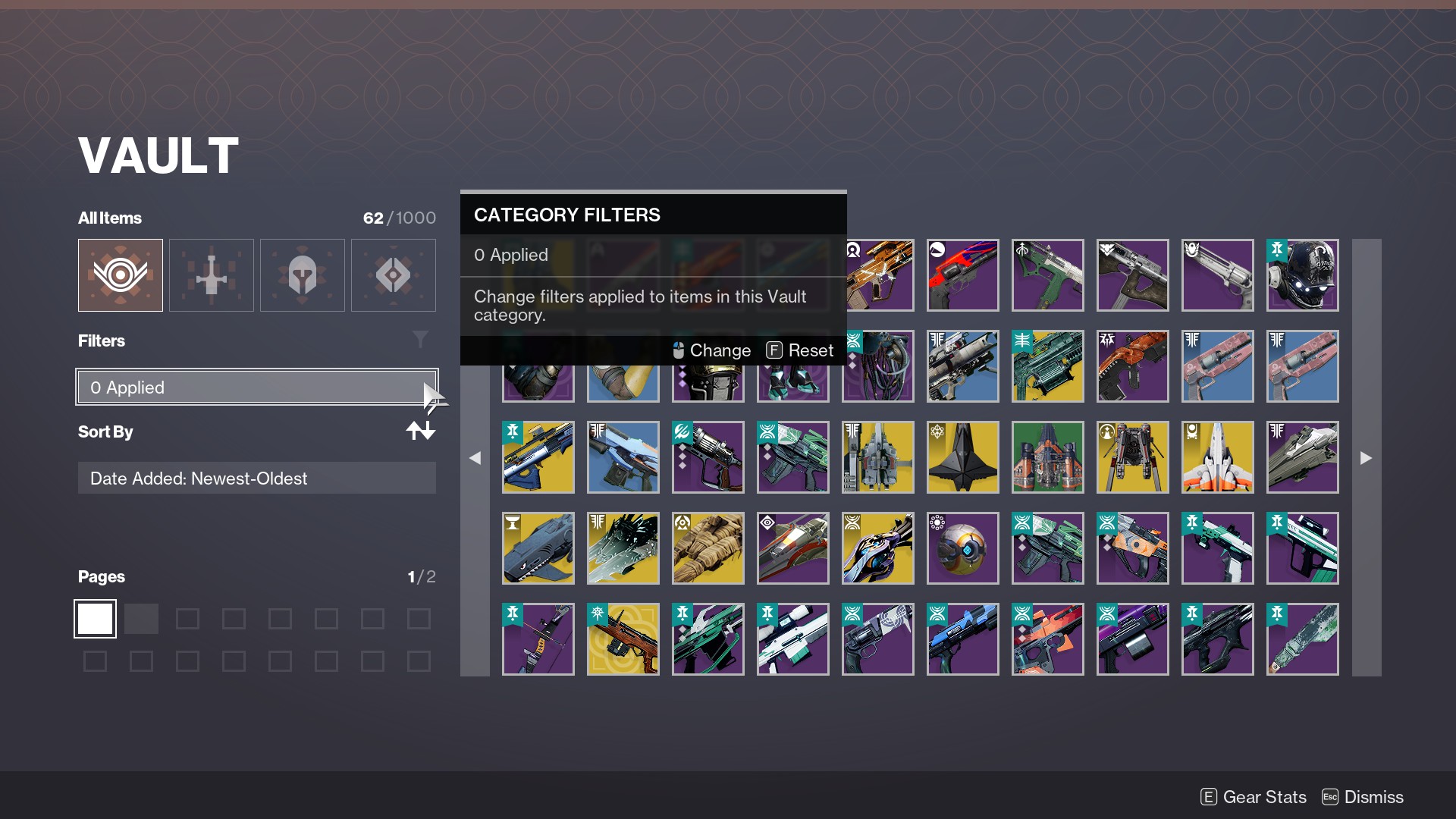Go to the second vault page box
The image size is (1456, 819).
pyautogui.click(x=141, y=619)
